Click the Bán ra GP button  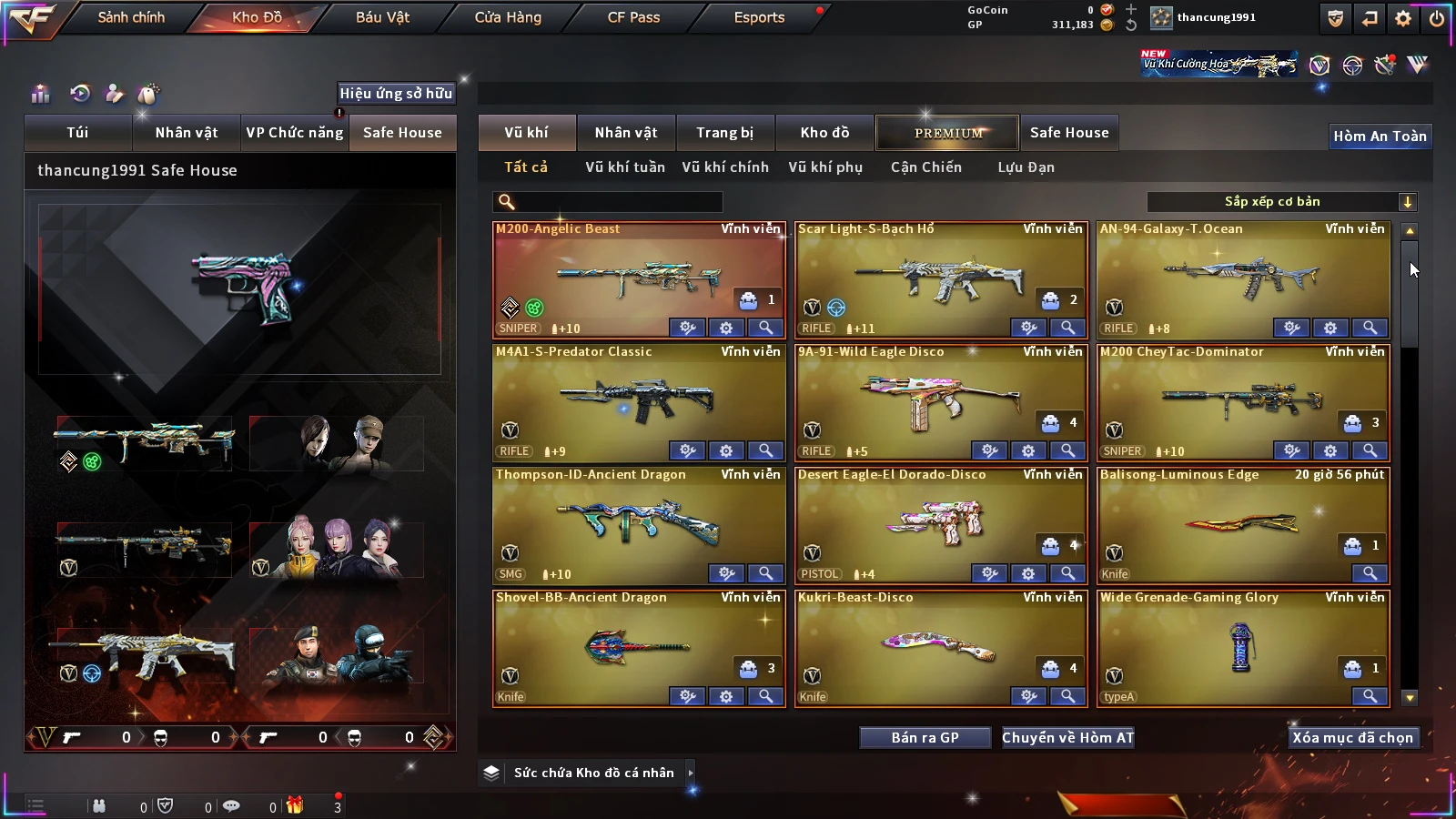pos(925,738)
